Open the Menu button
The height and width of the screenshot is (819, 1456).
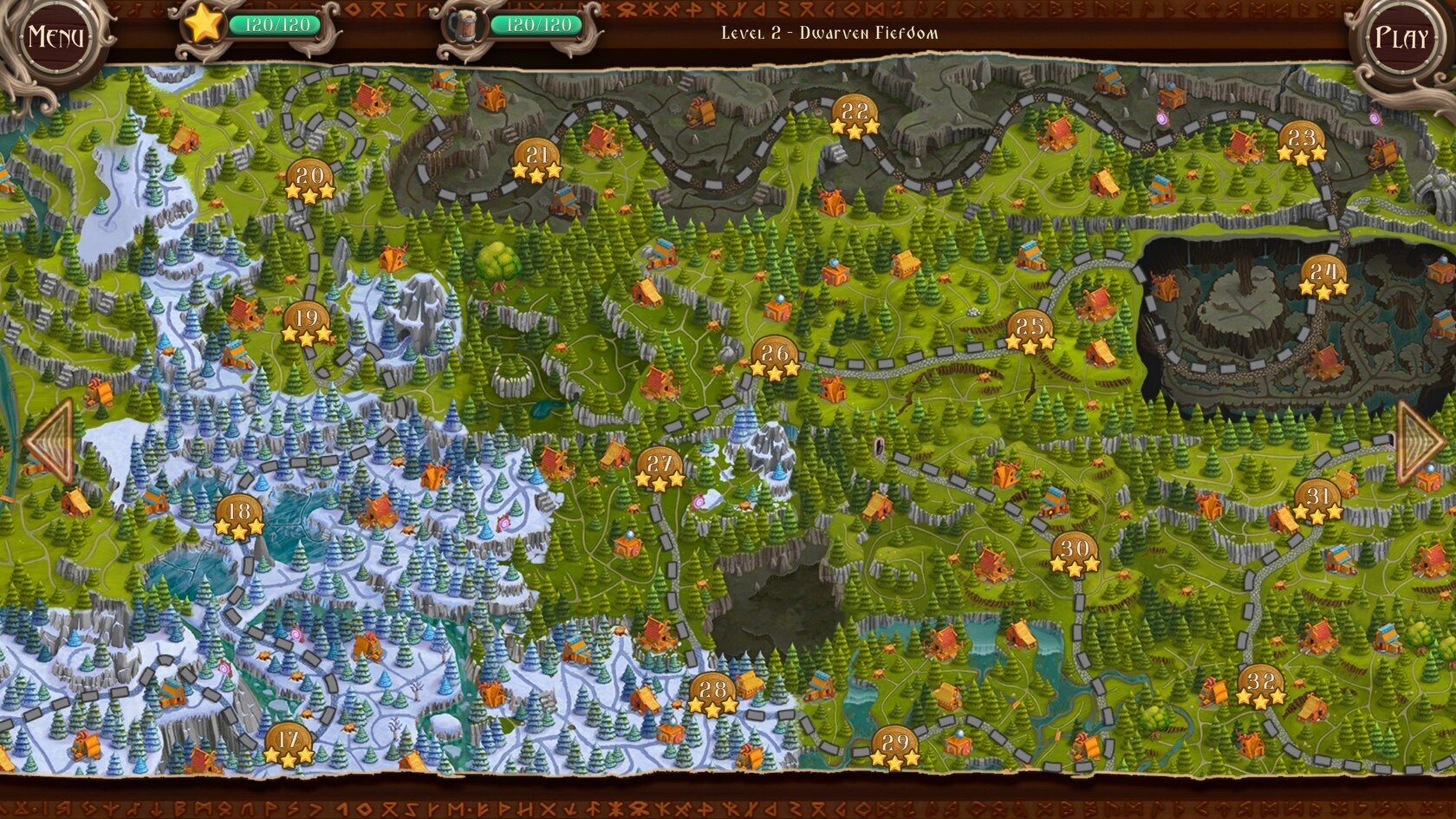coord(55,37)
